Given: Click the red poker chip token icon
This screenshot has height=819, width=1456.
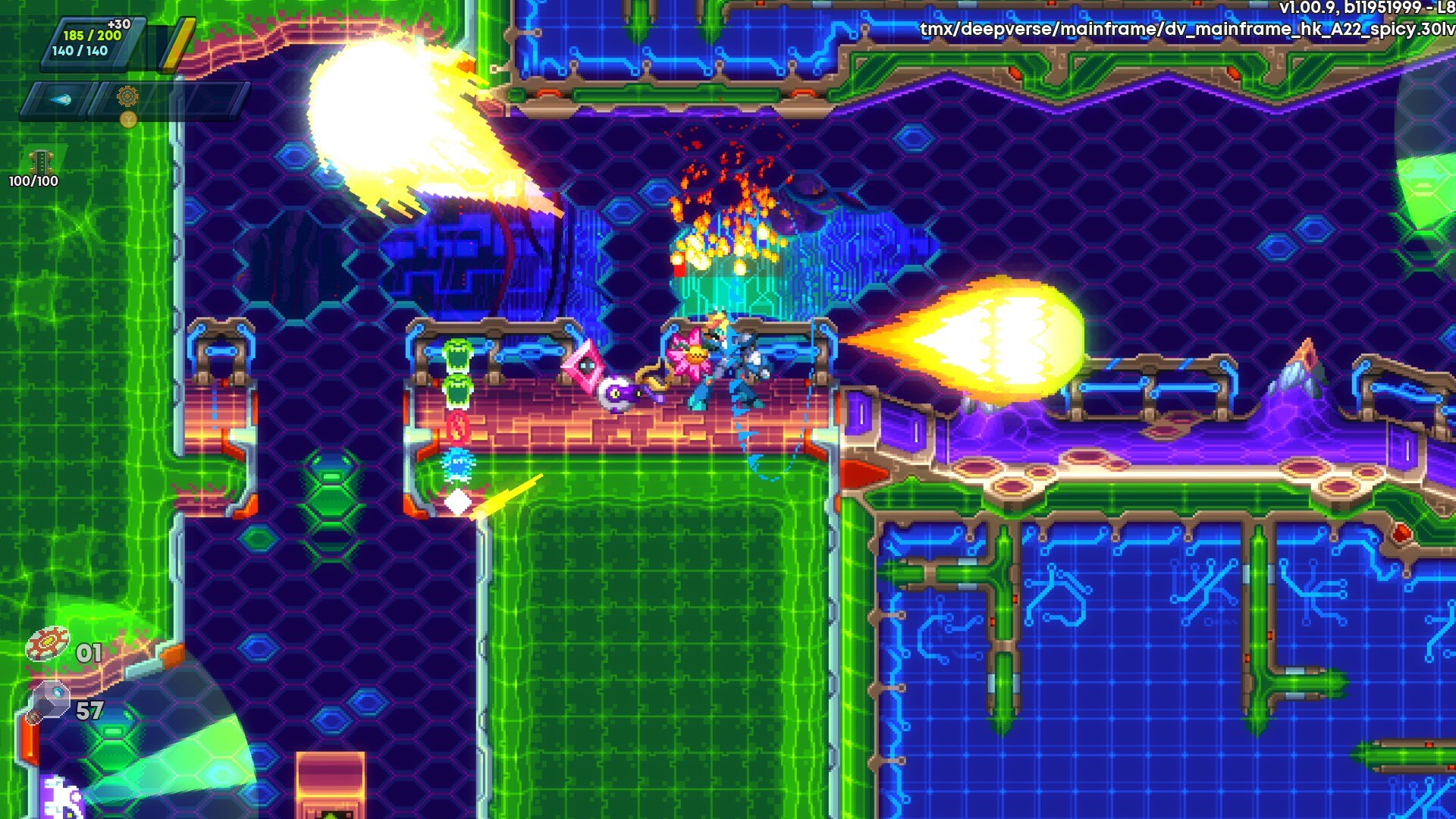Looking at the screenshot, I should (x=47, y=645).
